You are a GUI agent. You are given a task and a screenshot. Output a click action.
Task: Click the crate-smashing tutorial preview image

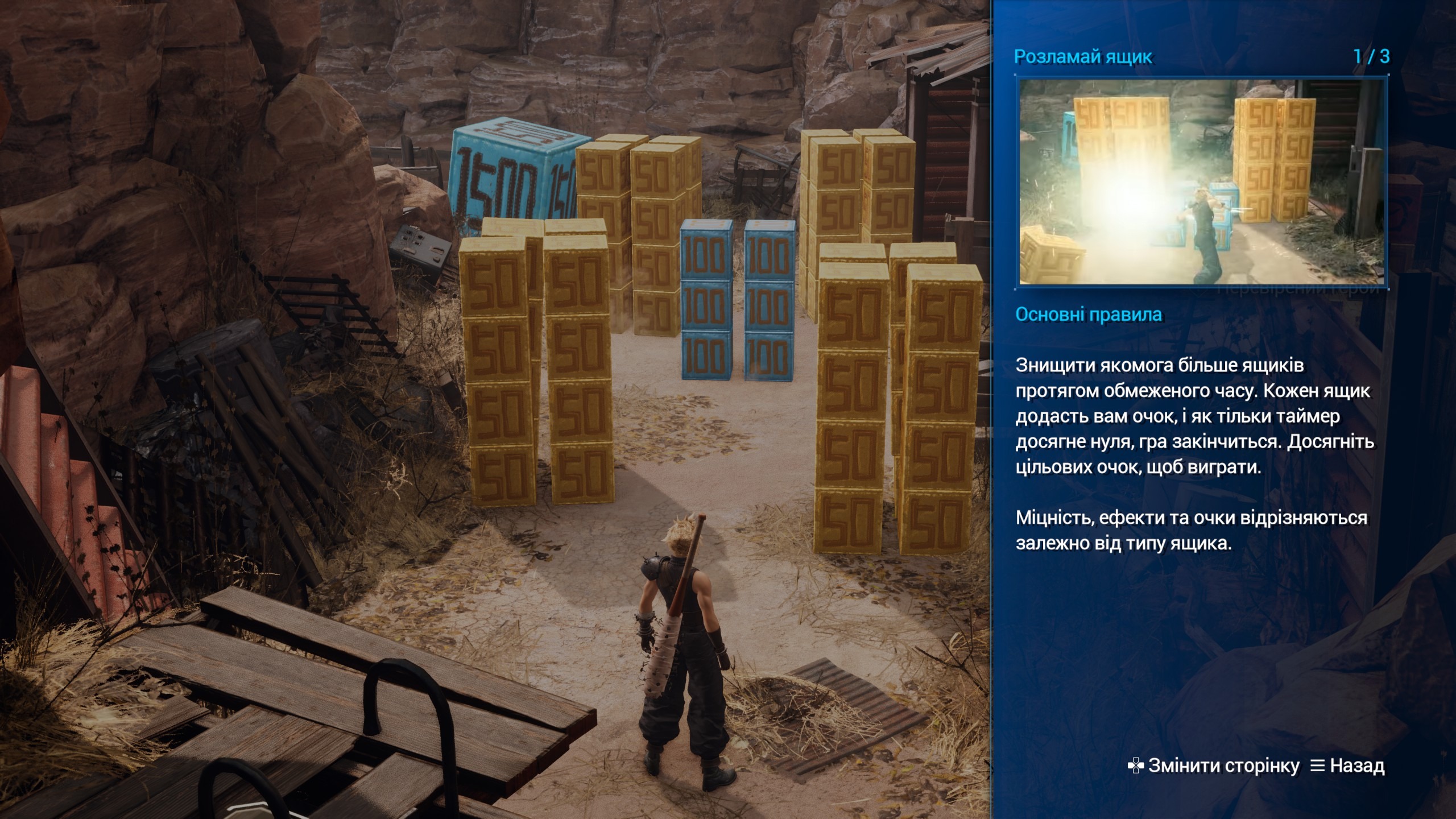tap(1201, 181)
